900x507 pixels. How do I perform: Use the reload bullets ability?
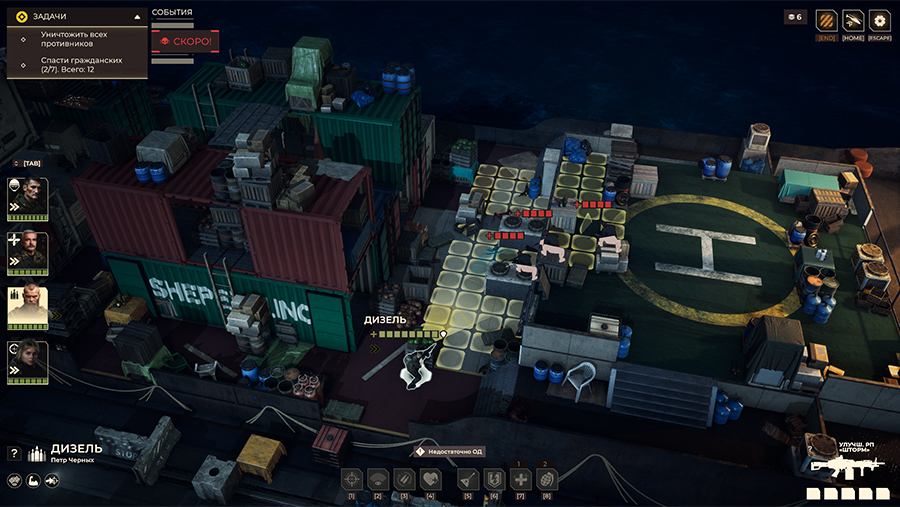point(404,479)
